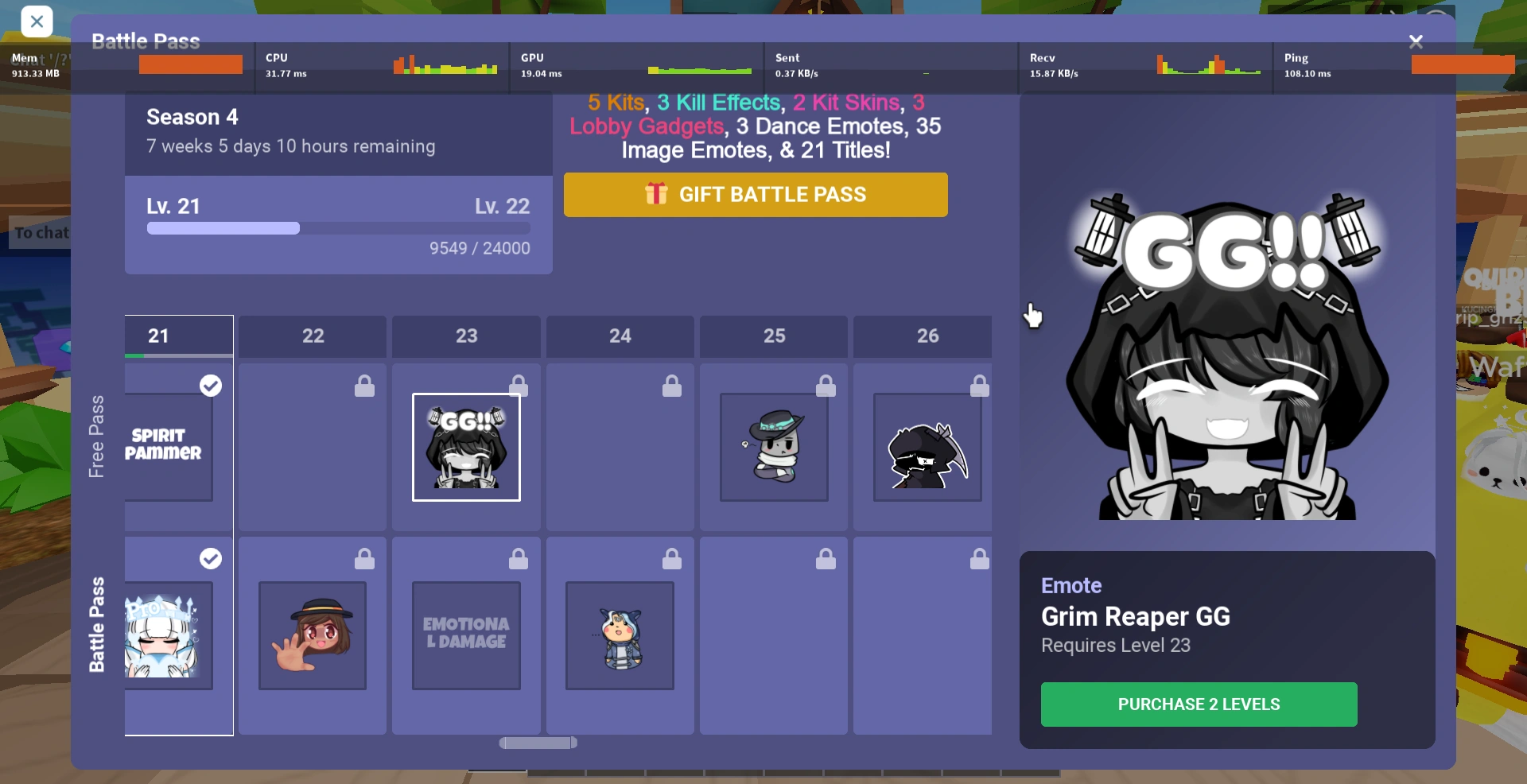Click the checkmark on claimed level 21 battle pass emote

click(211, 558)
